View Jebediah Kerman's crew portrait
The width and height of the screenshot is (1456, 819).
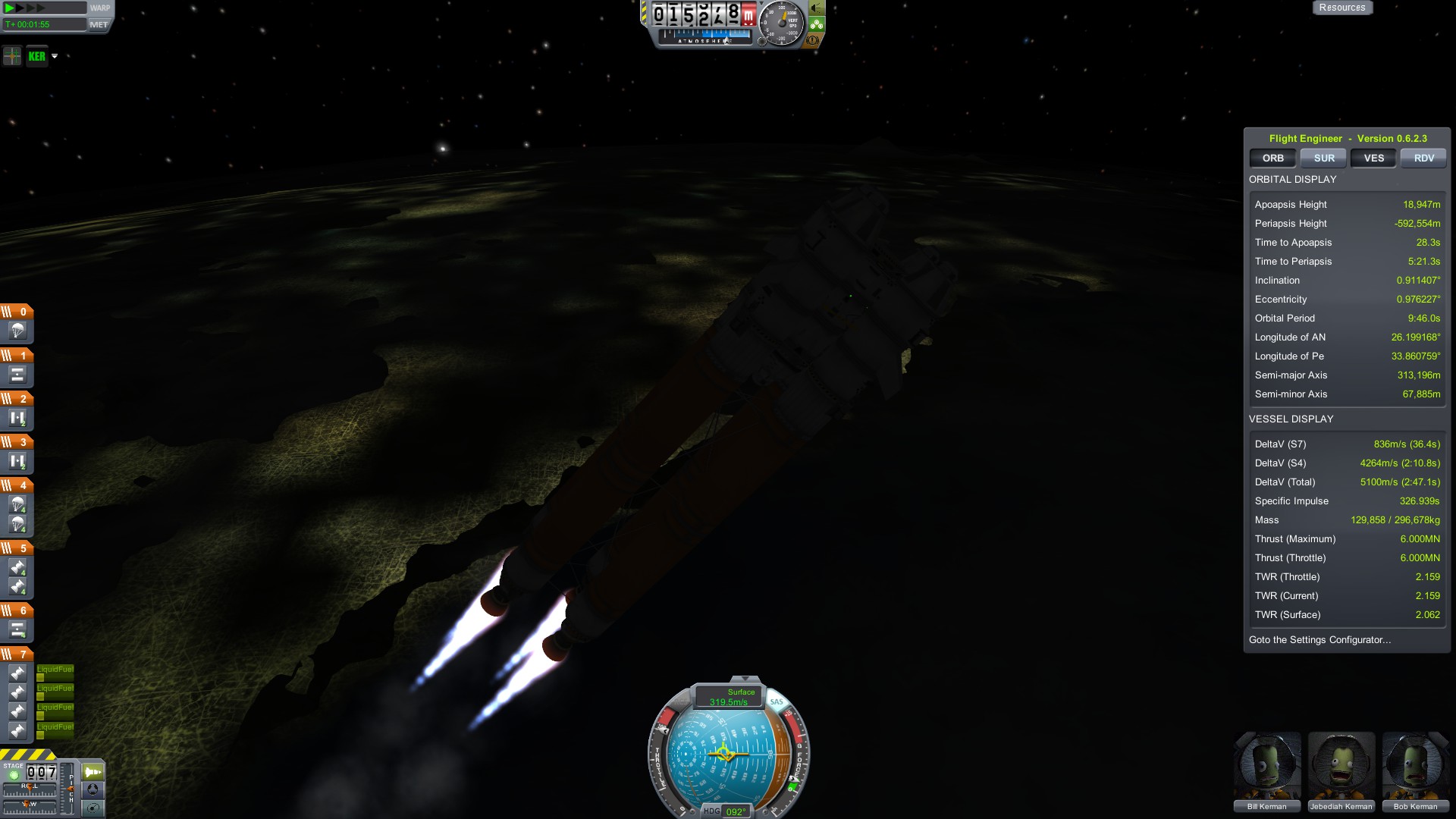coord(1341,767)
